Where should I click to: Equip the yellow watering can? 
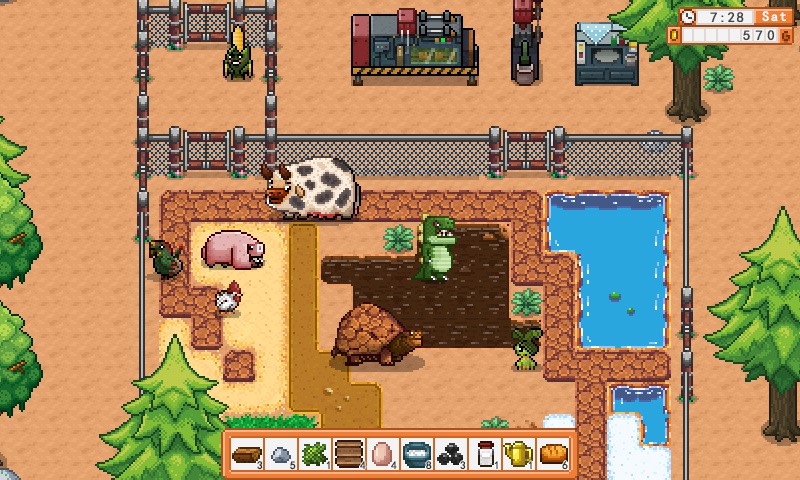518,453
